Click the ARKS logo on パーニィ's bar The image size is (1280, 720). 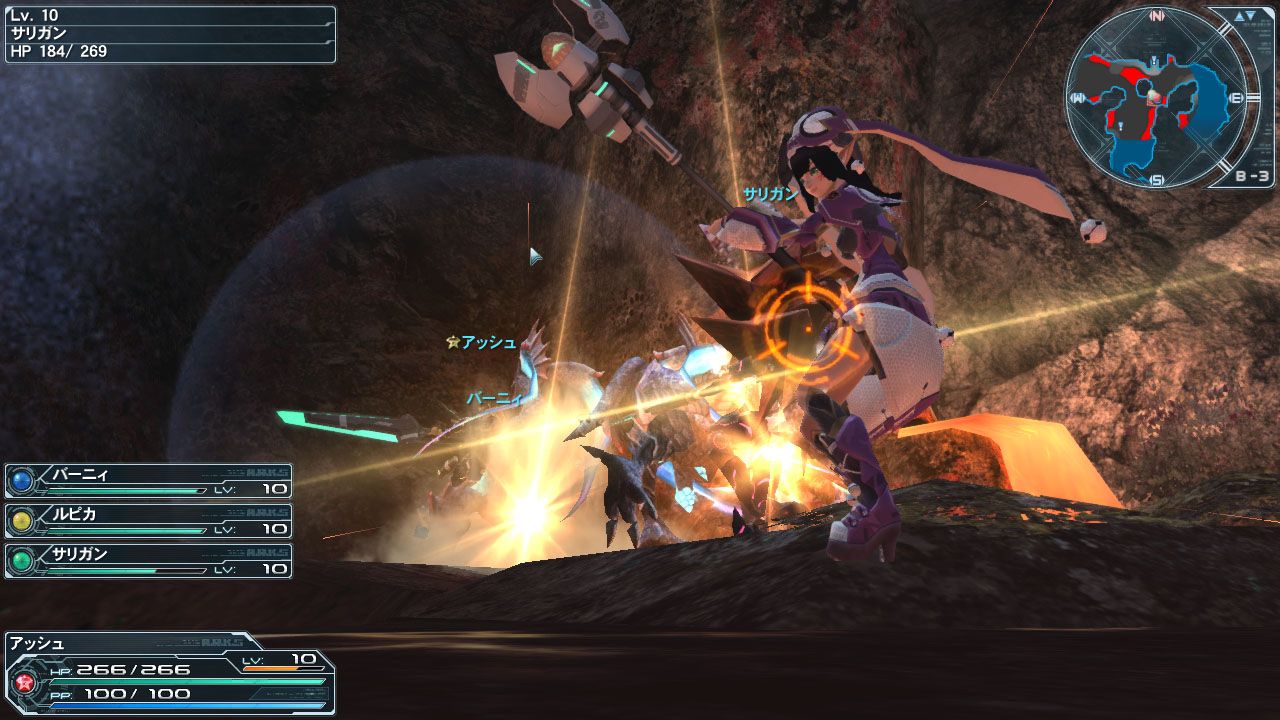tap(268, 471)
